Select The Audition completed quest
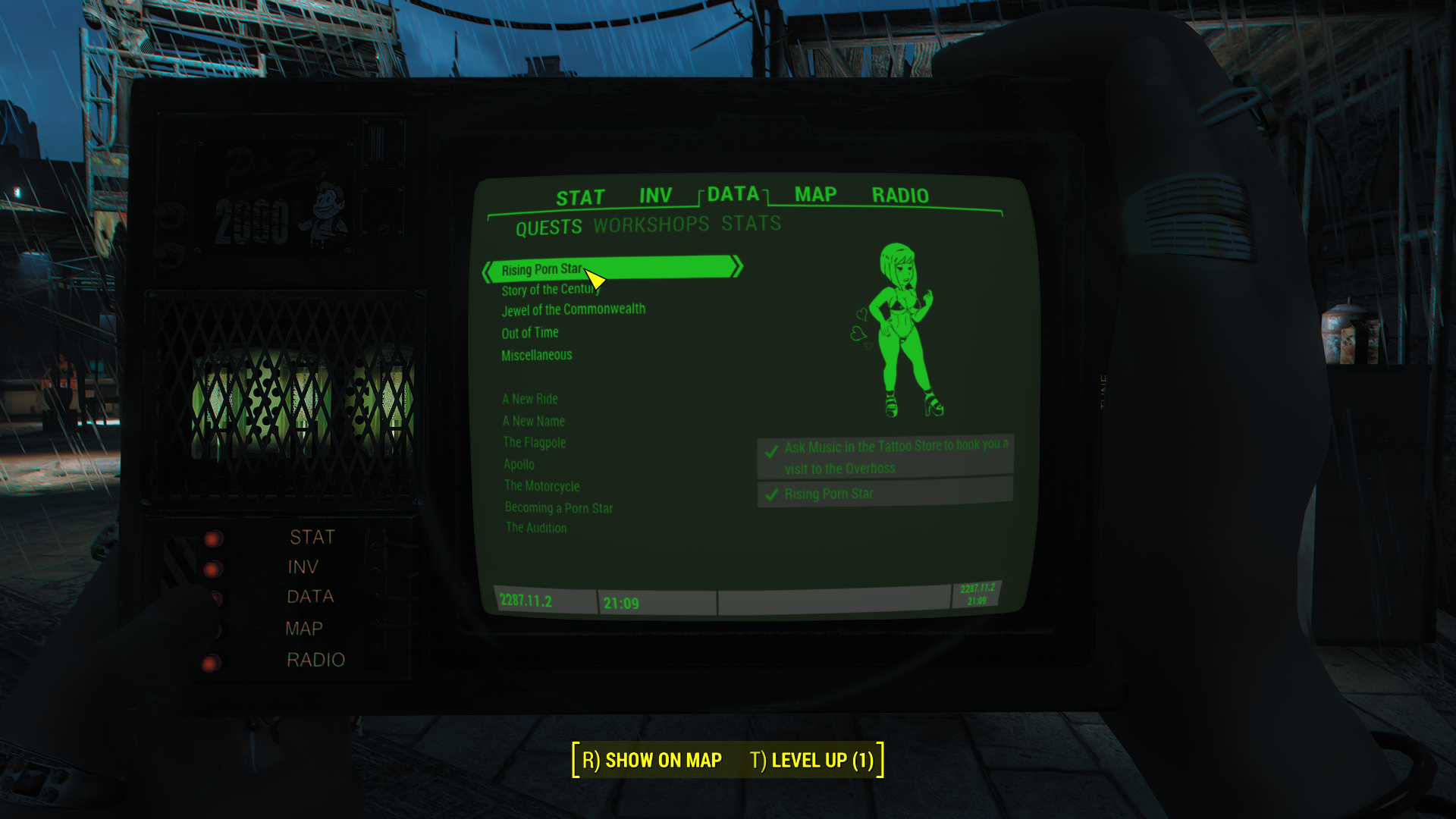 [x=536, y=528]
